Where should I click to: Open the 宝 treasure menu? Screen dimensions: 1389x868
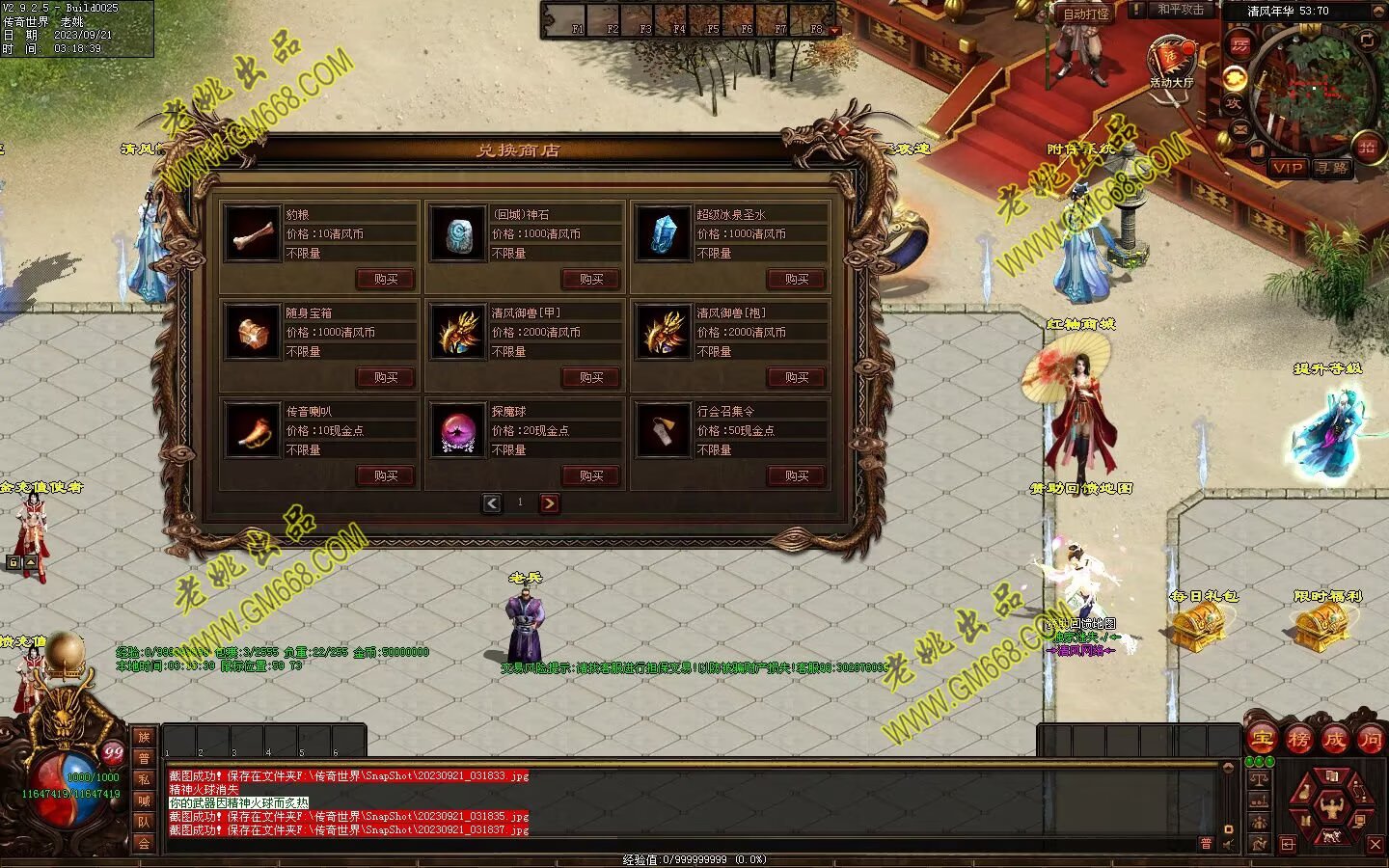[1262, 740]
